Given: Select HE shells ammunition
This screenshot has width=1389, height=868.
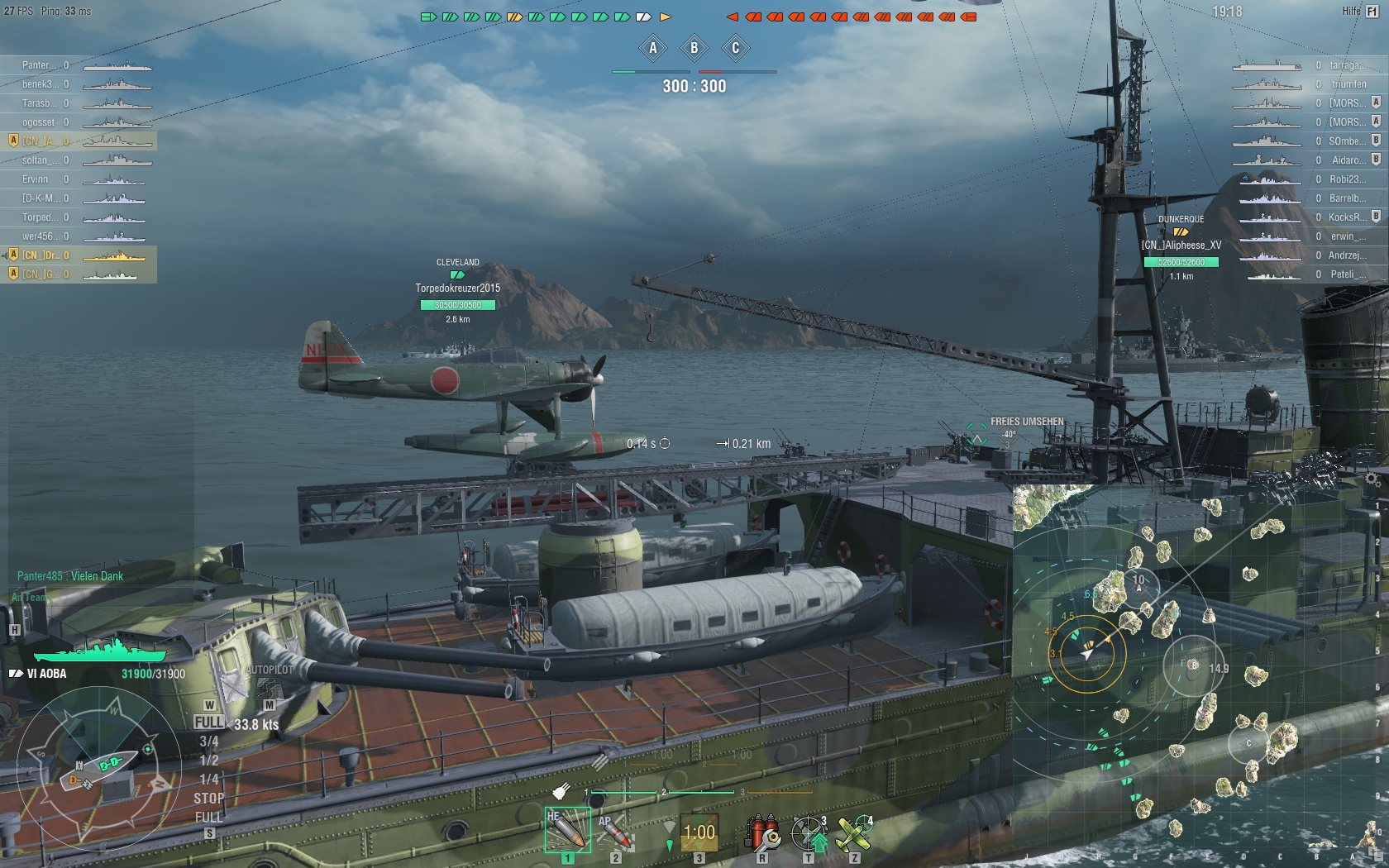Looking at the screenshot, I should click(567, 830).
